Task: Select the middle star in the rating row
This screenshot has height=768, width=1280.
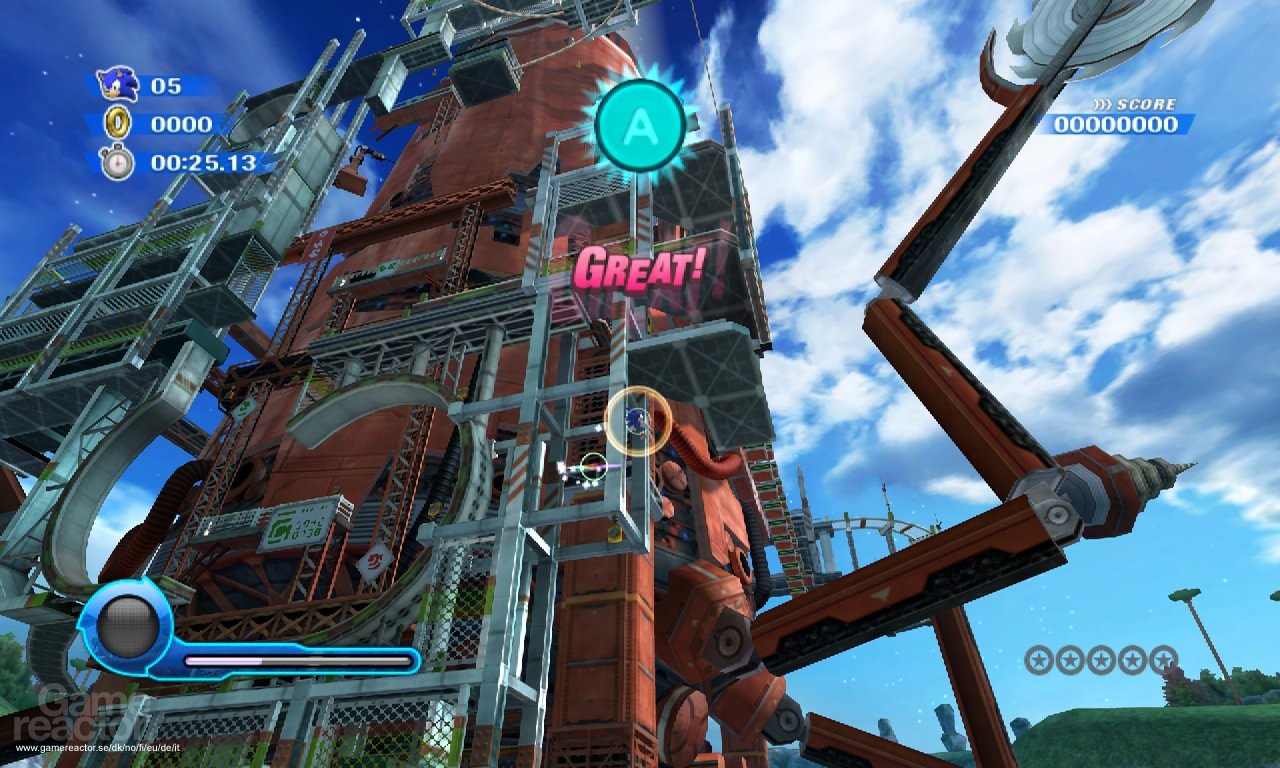Action: point(1103,660)
